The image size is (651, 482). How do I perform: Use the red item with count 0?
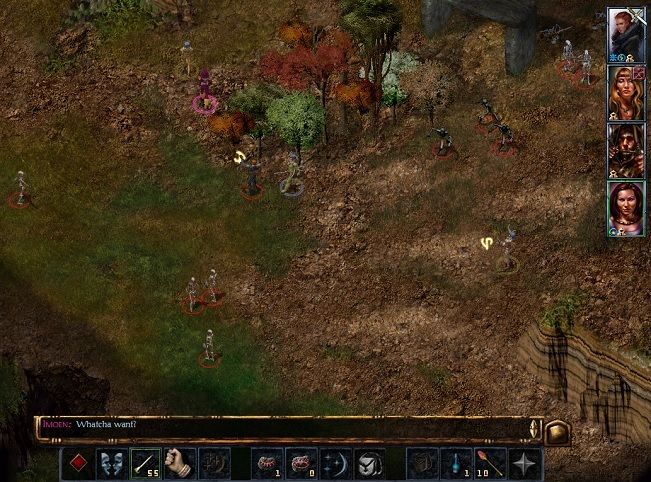[x=301, y=463]
